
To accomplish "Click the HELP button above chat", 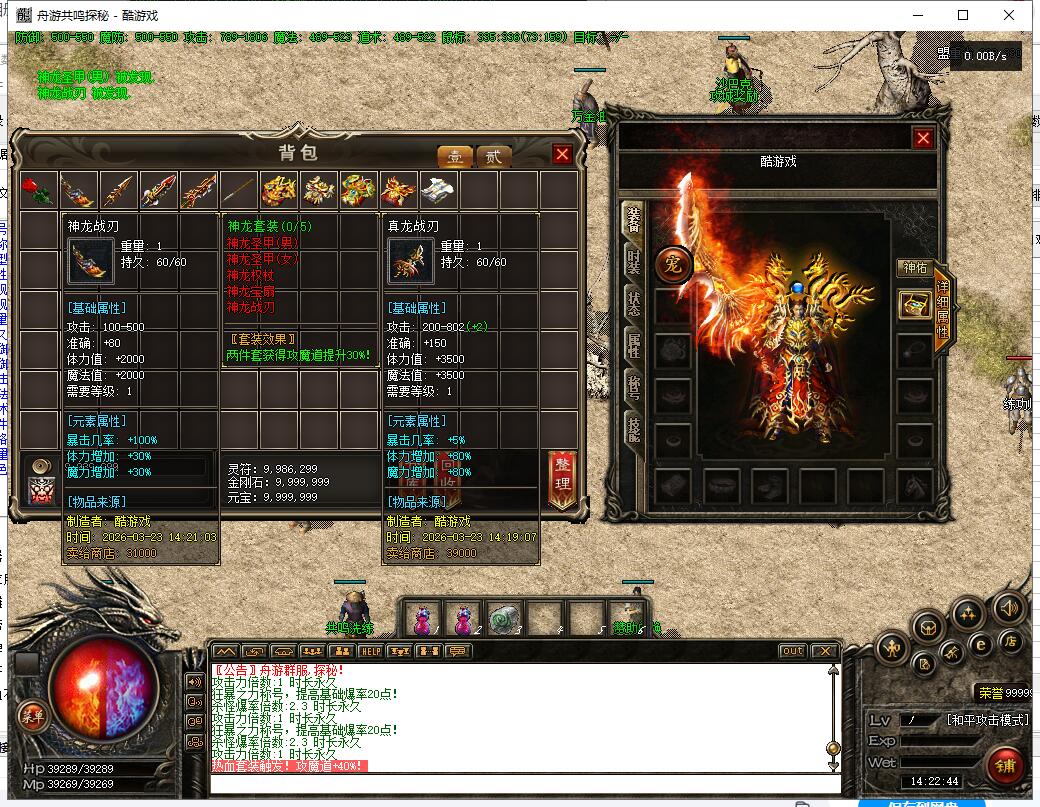I will (x=371, y=651).
